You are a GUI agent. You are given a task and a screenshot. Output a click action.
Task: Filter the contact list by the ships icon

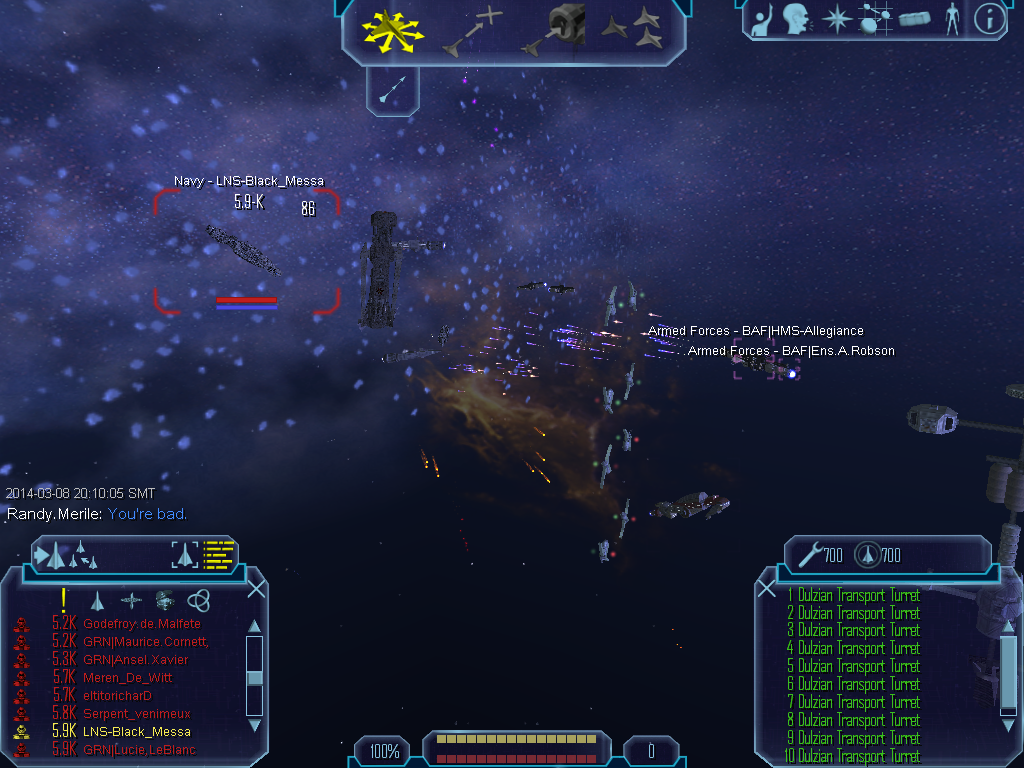click(x=97, y=600)
